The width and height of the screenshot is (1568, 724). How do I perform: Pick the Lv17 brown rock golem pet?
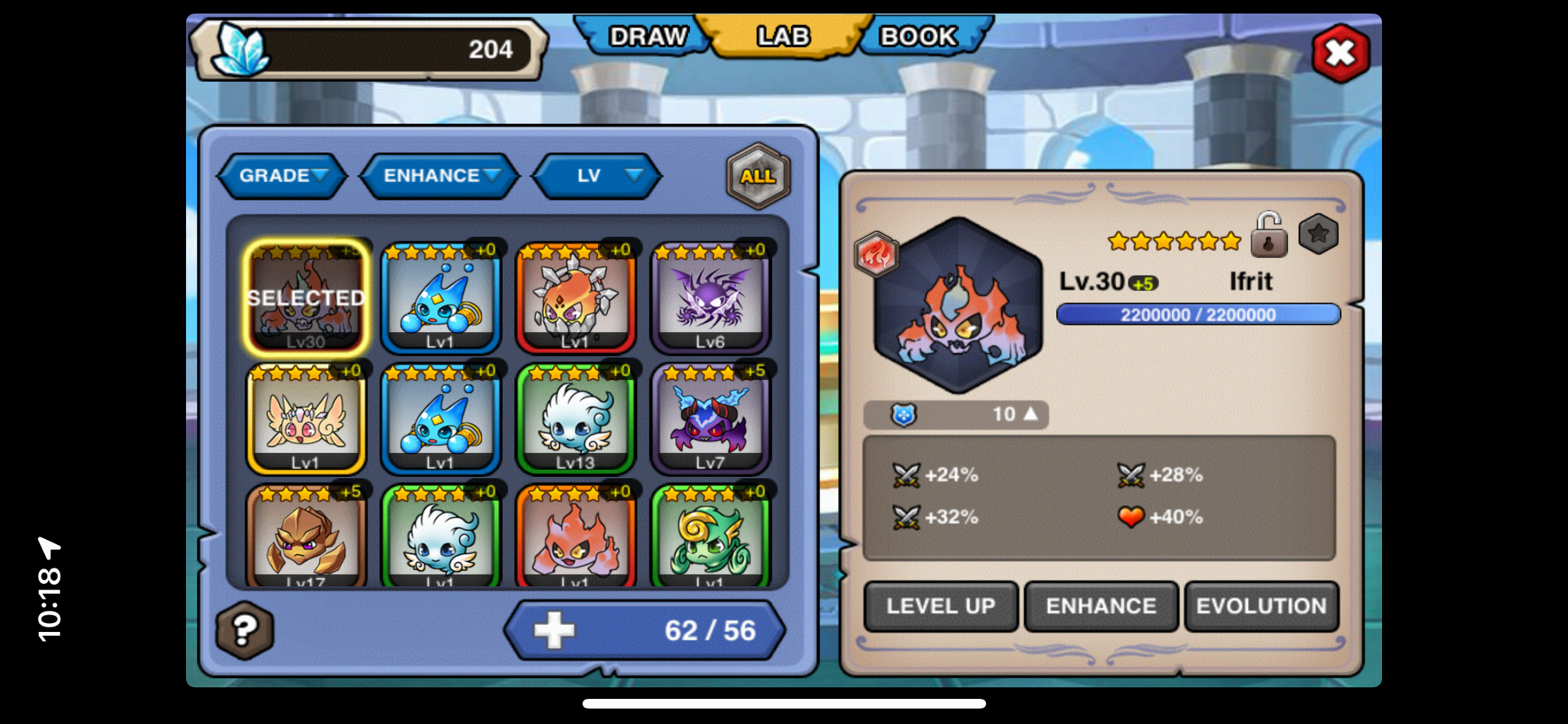(306, 537)
